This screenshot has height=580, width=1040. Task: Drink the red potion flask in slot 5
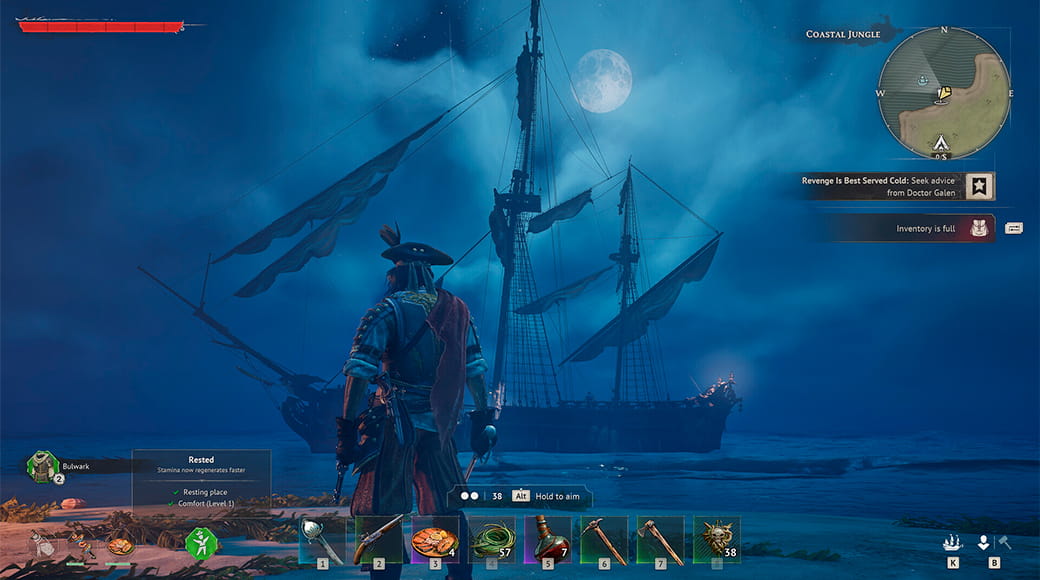(x=548, y=540)
